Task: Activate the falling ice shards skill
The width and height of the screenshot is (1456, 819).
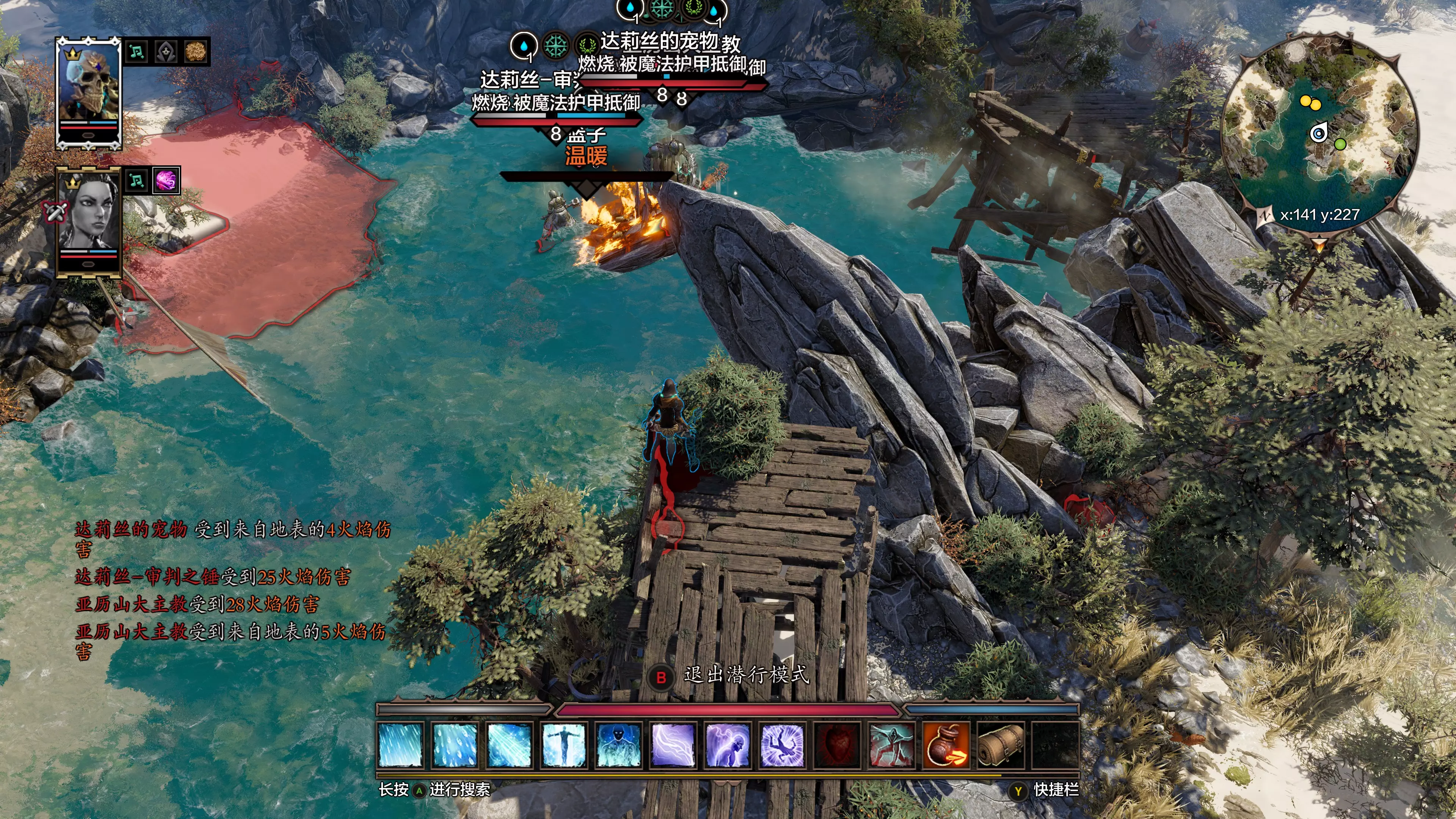Action: click(x=455, y=745)
